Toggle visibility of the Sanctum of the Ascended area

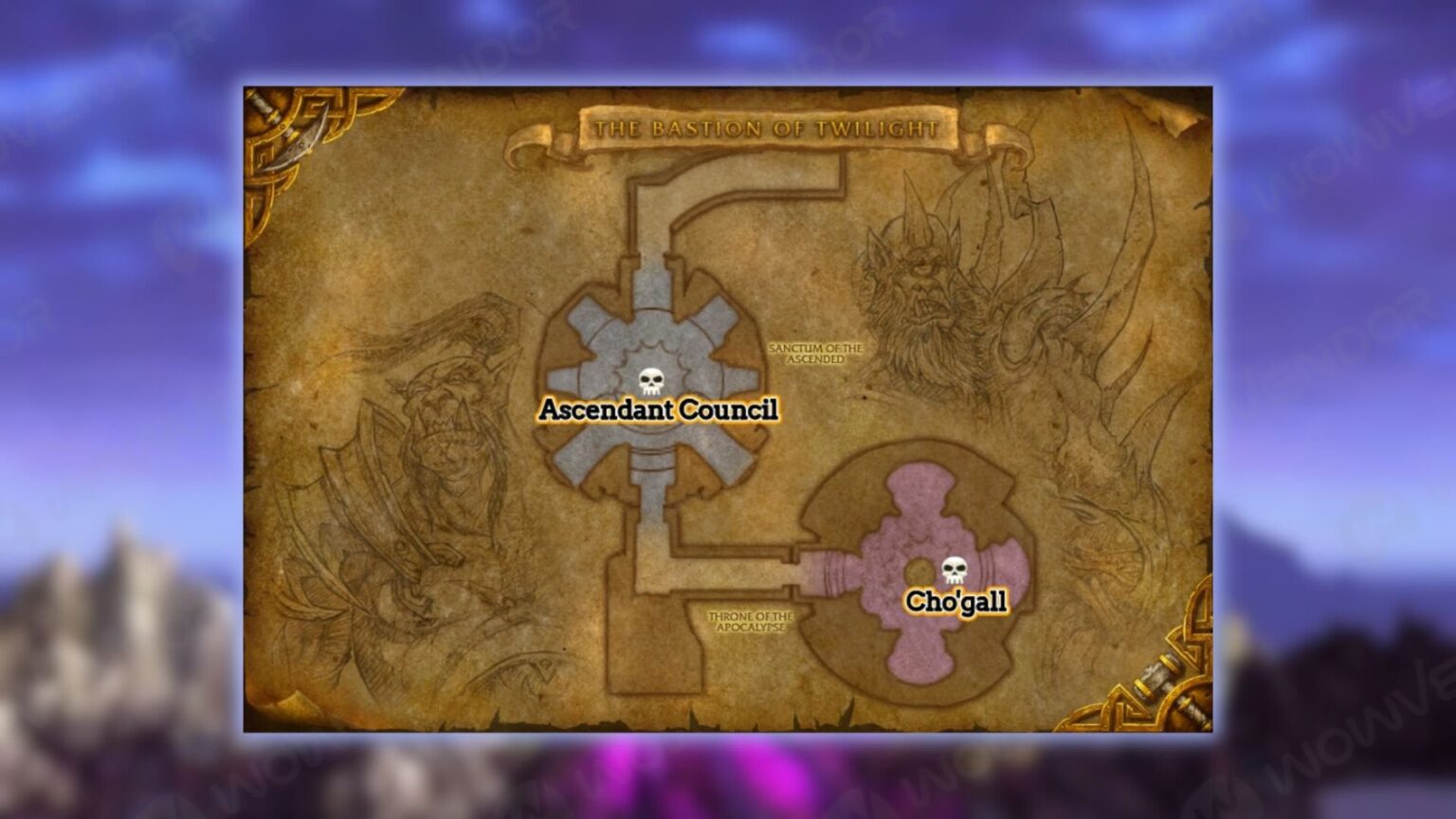[x=817, y=353]
